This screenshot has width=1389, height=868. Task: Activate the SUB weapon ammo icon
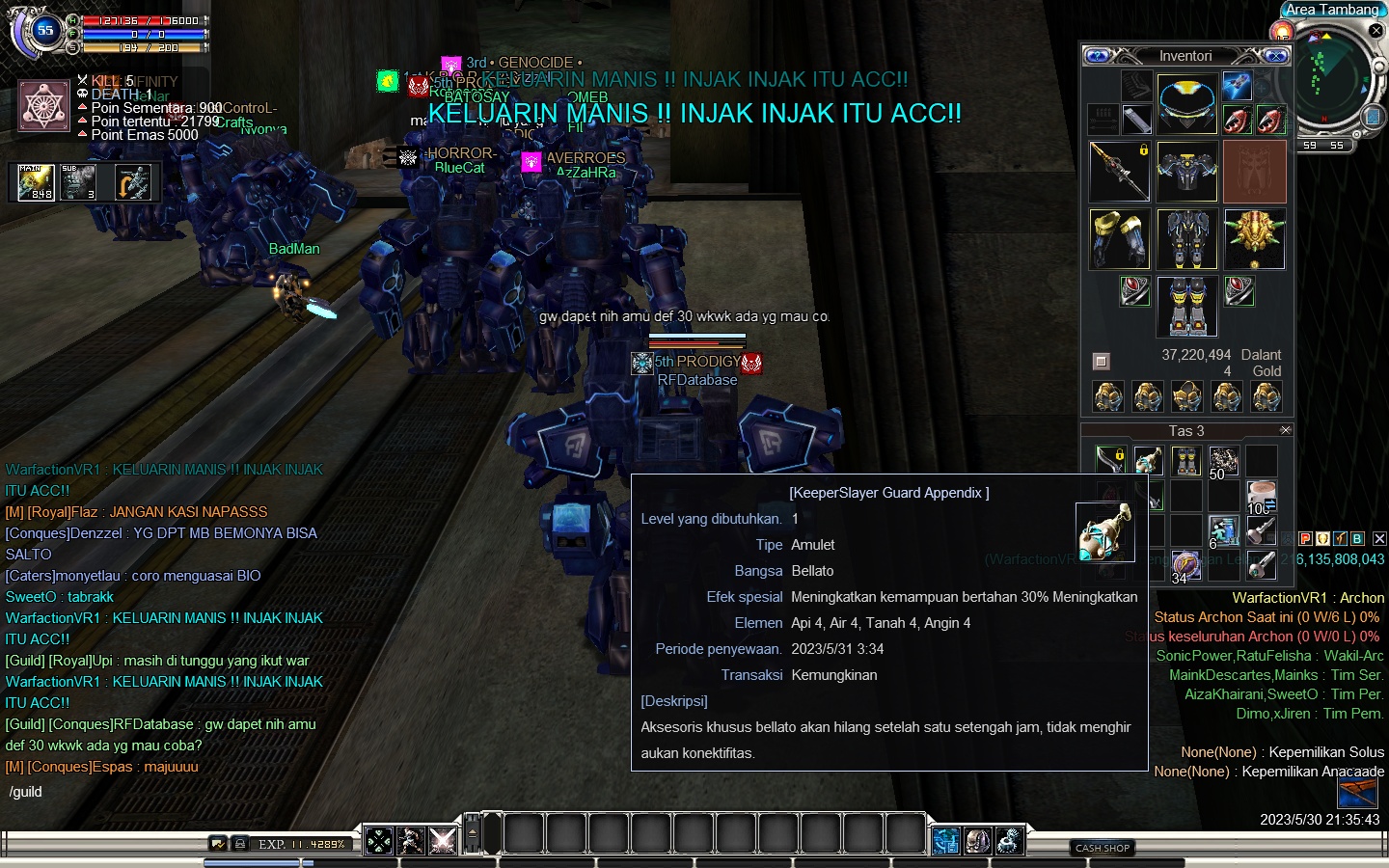tap(79, 182)
